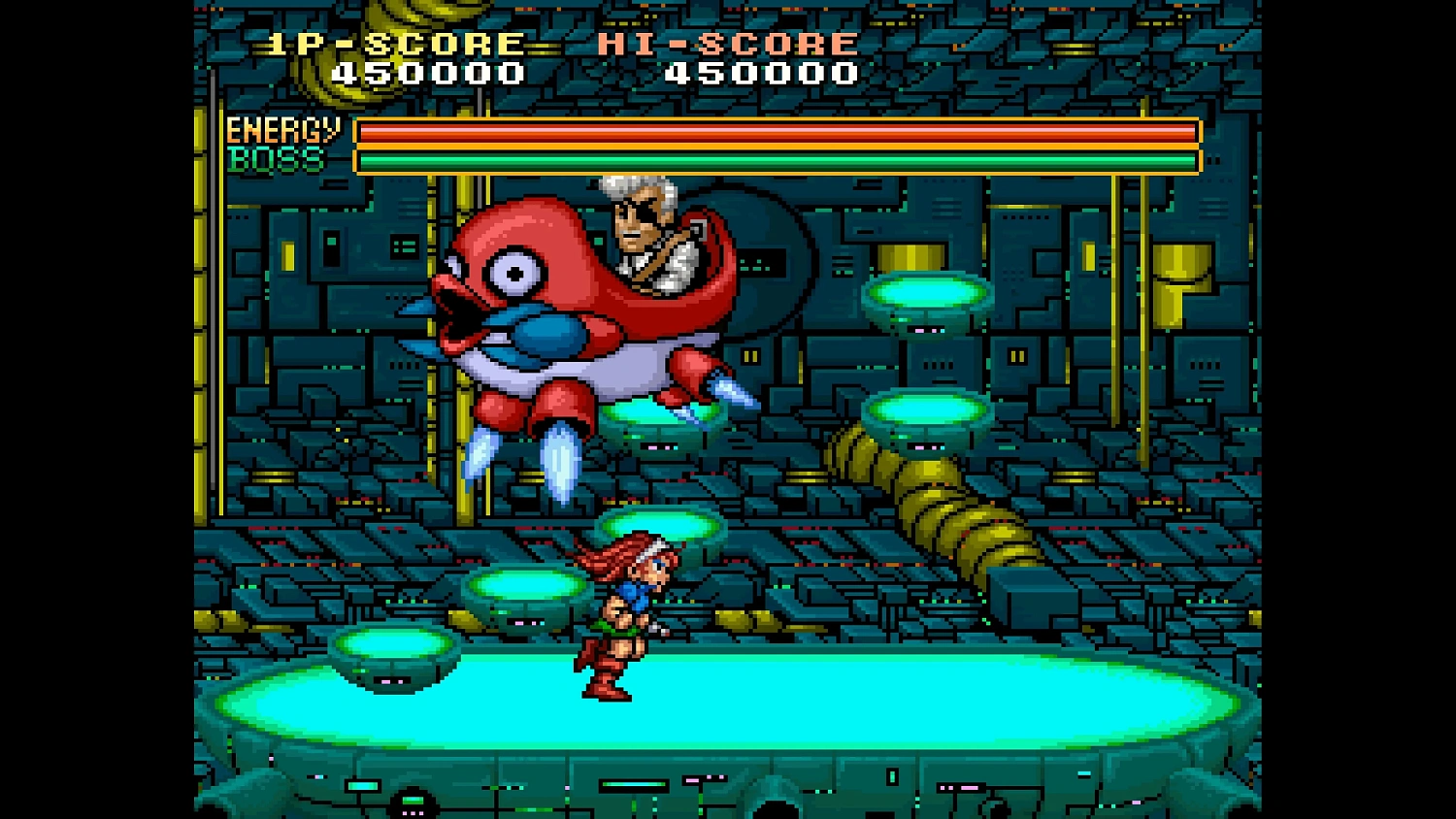Switch to the HI-SCORE header
This screenshot has height=819, width=1456.
[x=726, y=42]
